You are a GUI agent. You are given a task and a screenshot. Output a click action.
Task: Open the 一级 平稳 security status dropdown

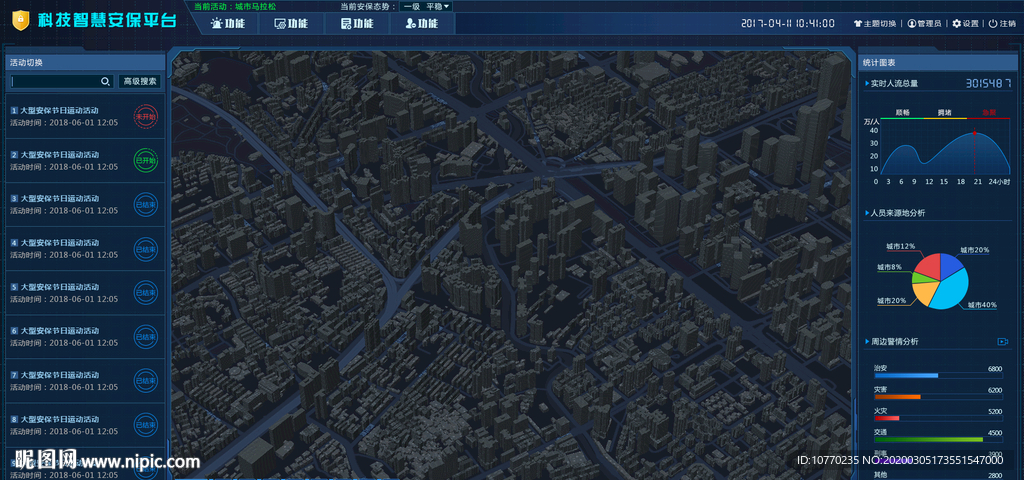[x=426, y=6]
